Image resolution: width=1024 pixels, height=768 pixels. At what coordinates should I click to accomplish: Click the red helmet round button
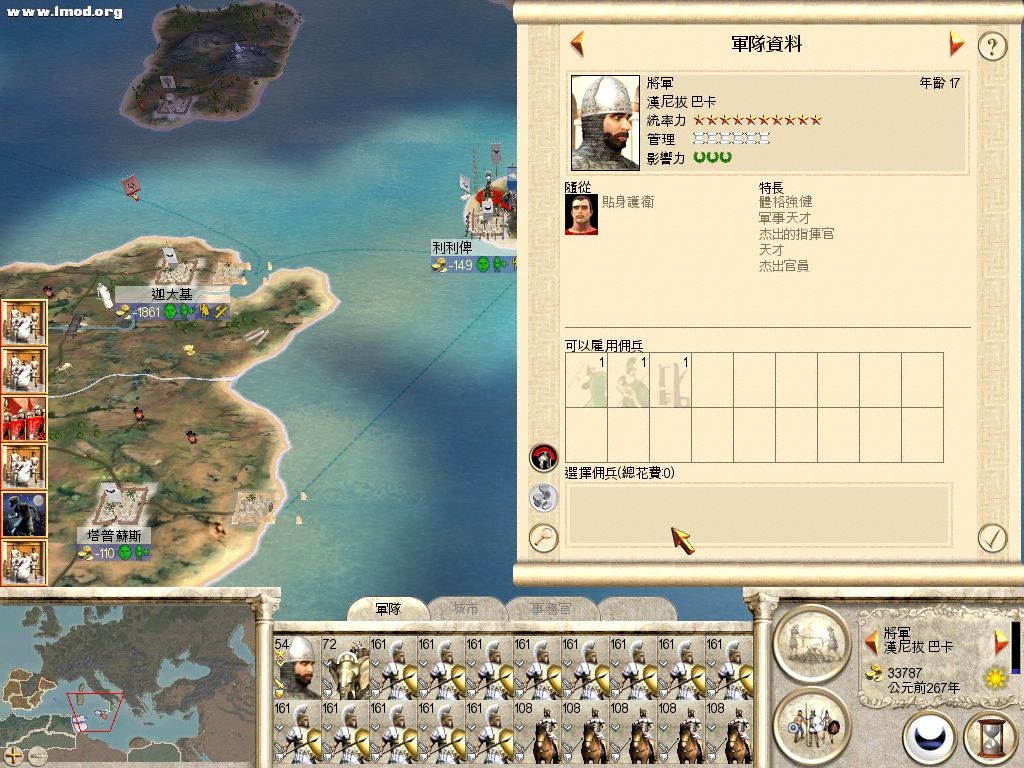(543, 458)
